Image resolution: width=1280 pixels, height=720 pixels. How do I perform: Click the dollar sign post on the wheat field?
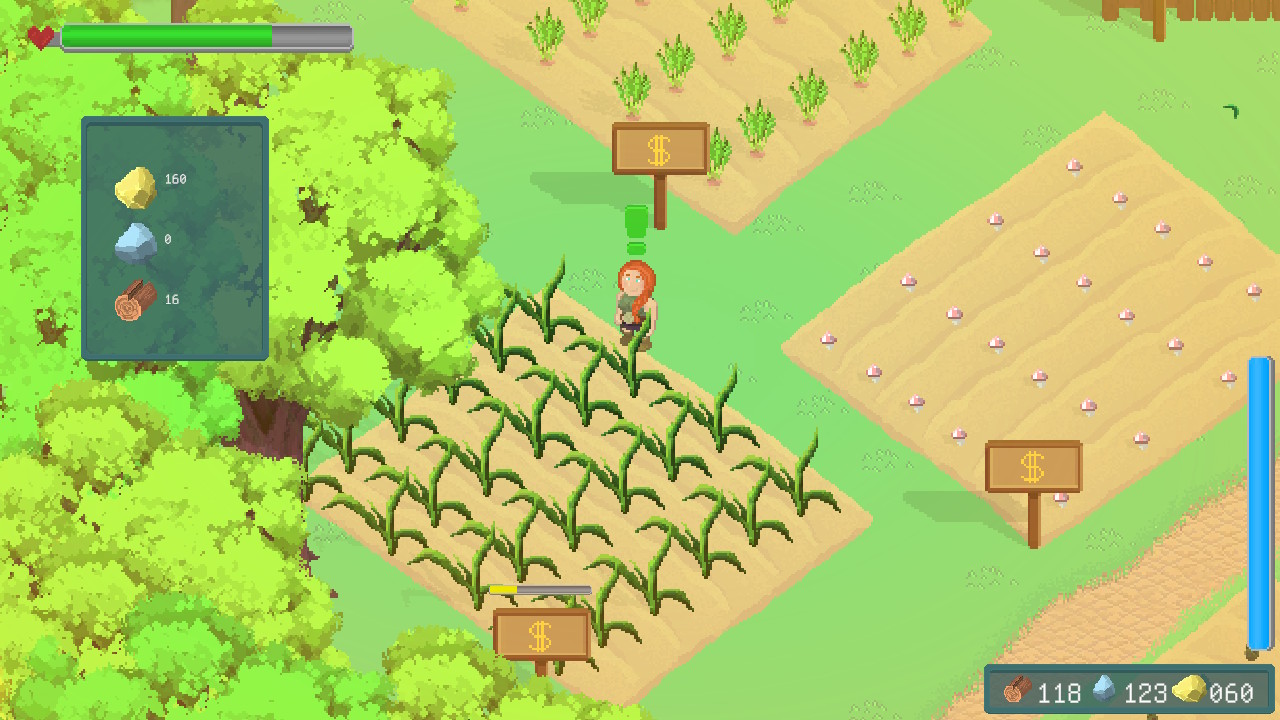tap(659, 148)
